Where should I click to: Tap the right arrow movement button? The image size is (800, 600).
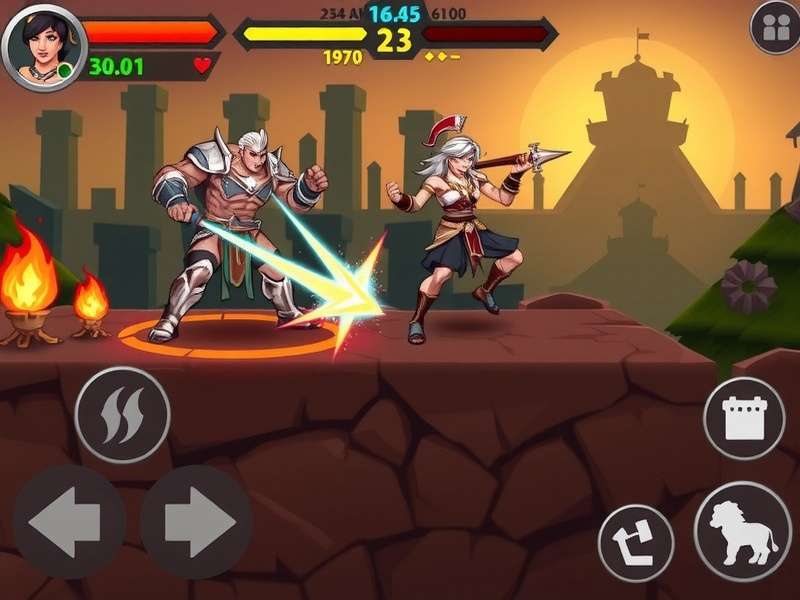(x=196, y=521)
